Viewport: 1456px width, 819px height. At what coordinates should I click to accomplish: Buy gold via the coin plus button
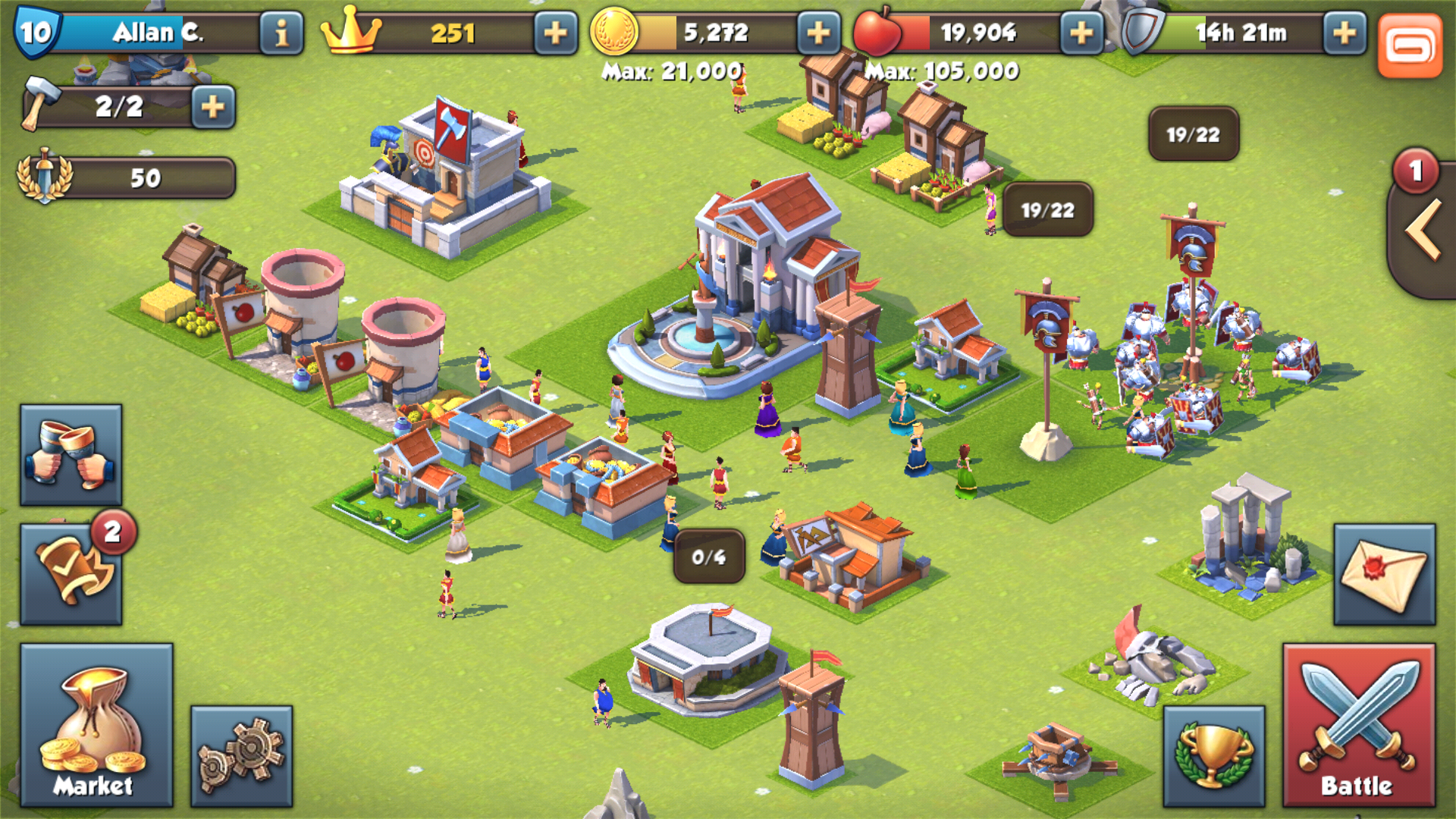817,32
